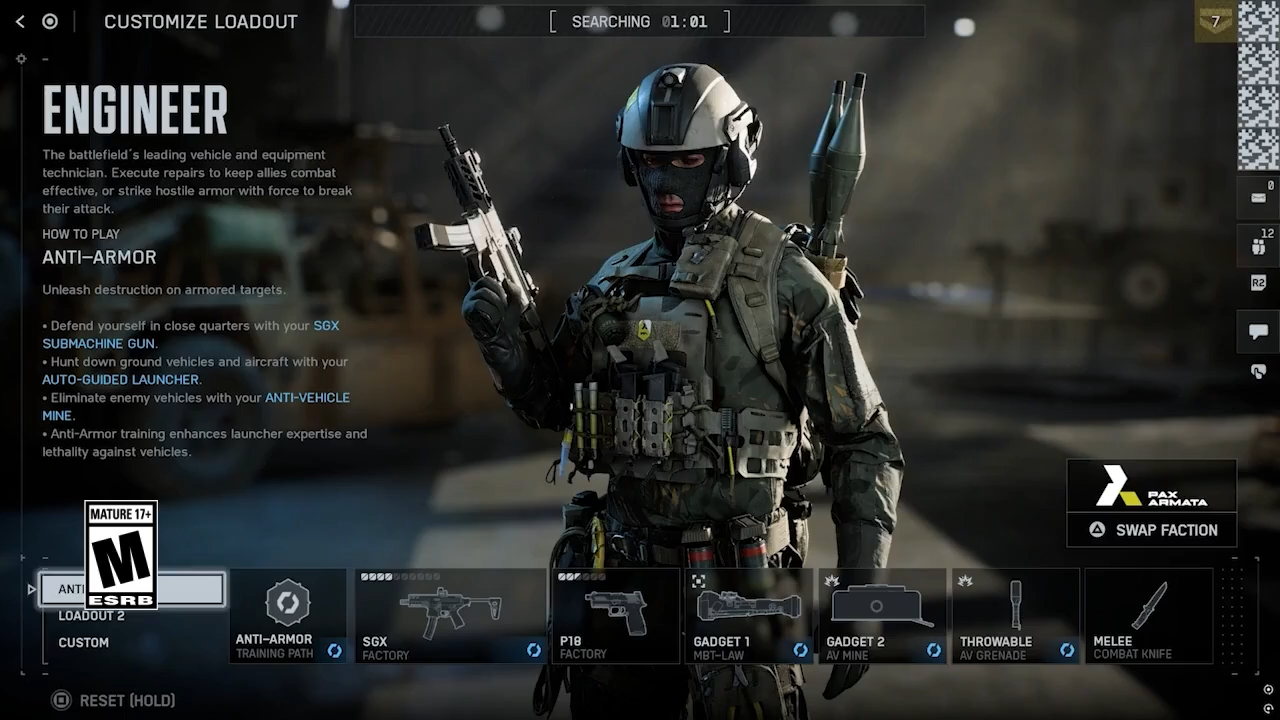Choose the Custom loadout entry
This screenshot has width=1280, height=720.
[84, 643]
